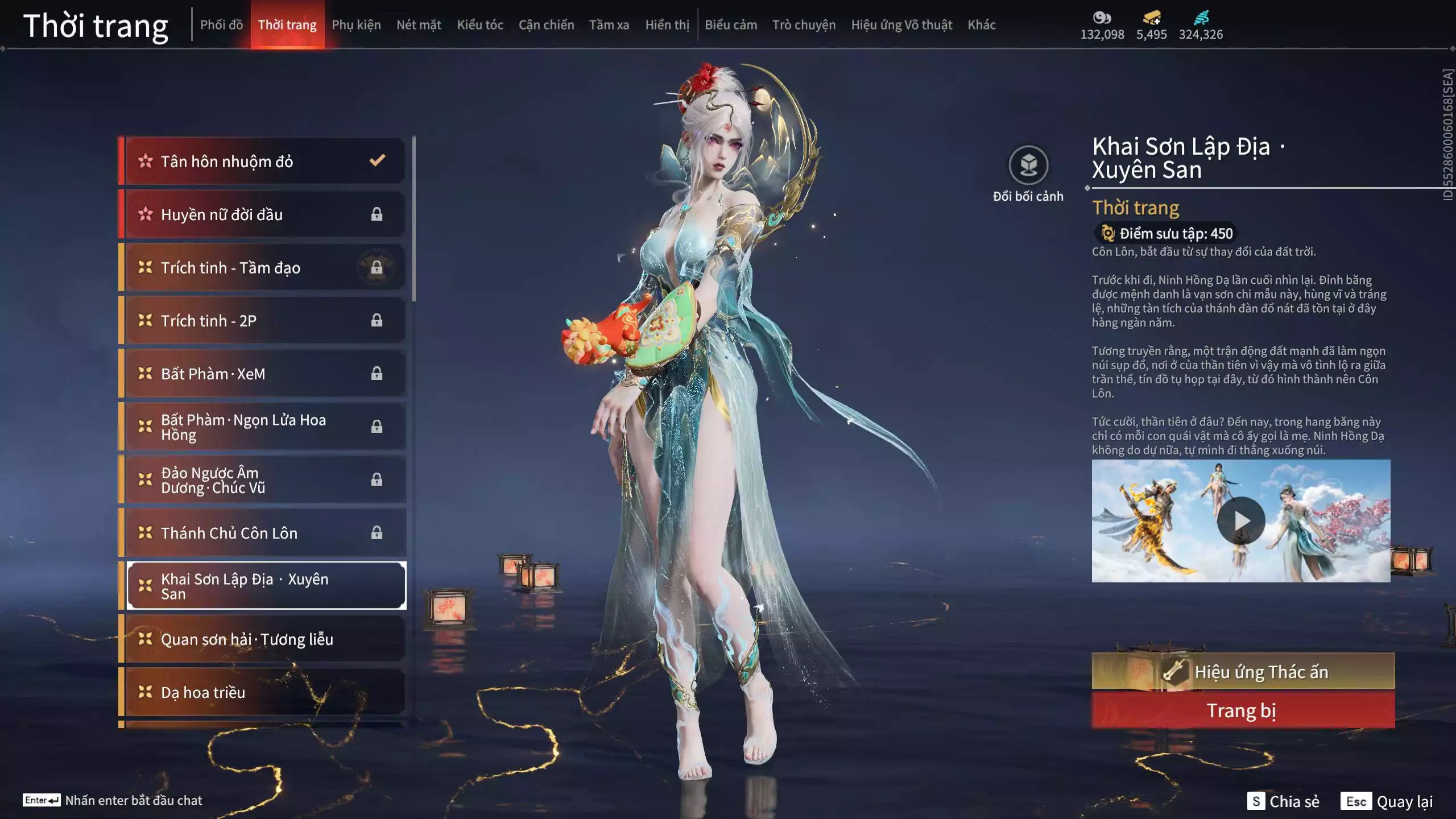Select the Nét mặt tab

[x=419, y=25]
